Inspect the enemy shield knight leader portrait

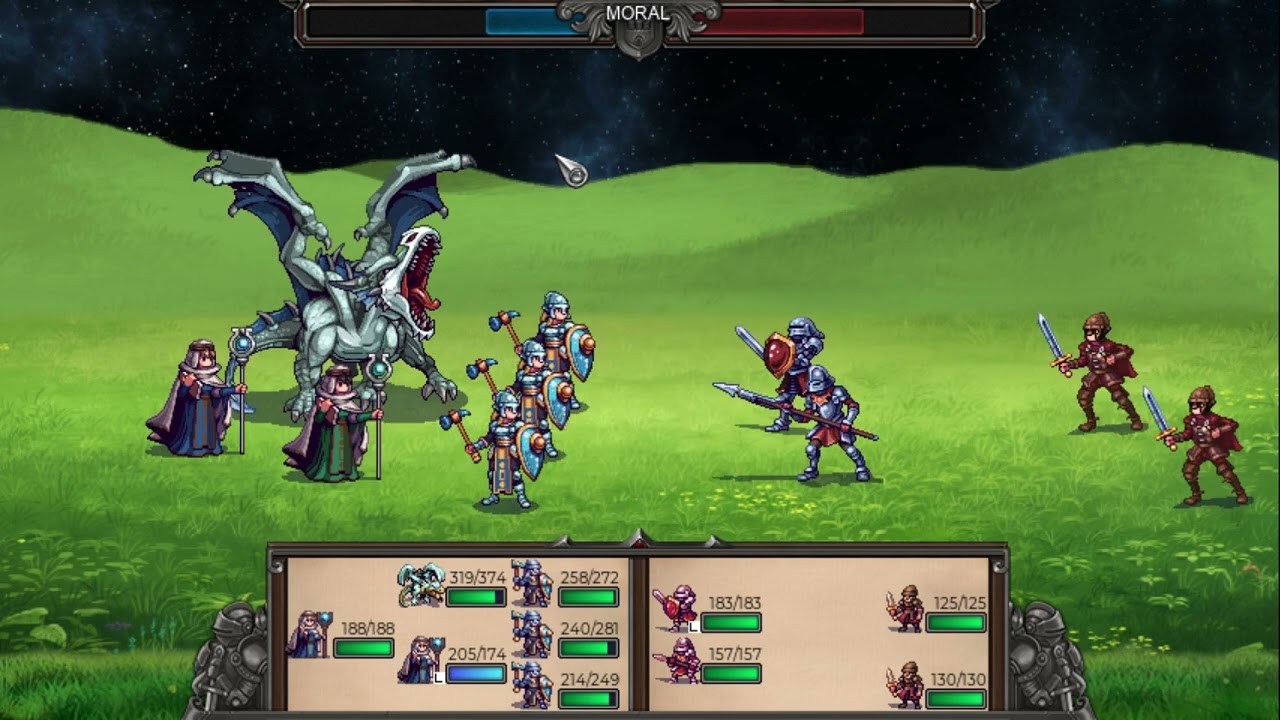pos(677,608)
